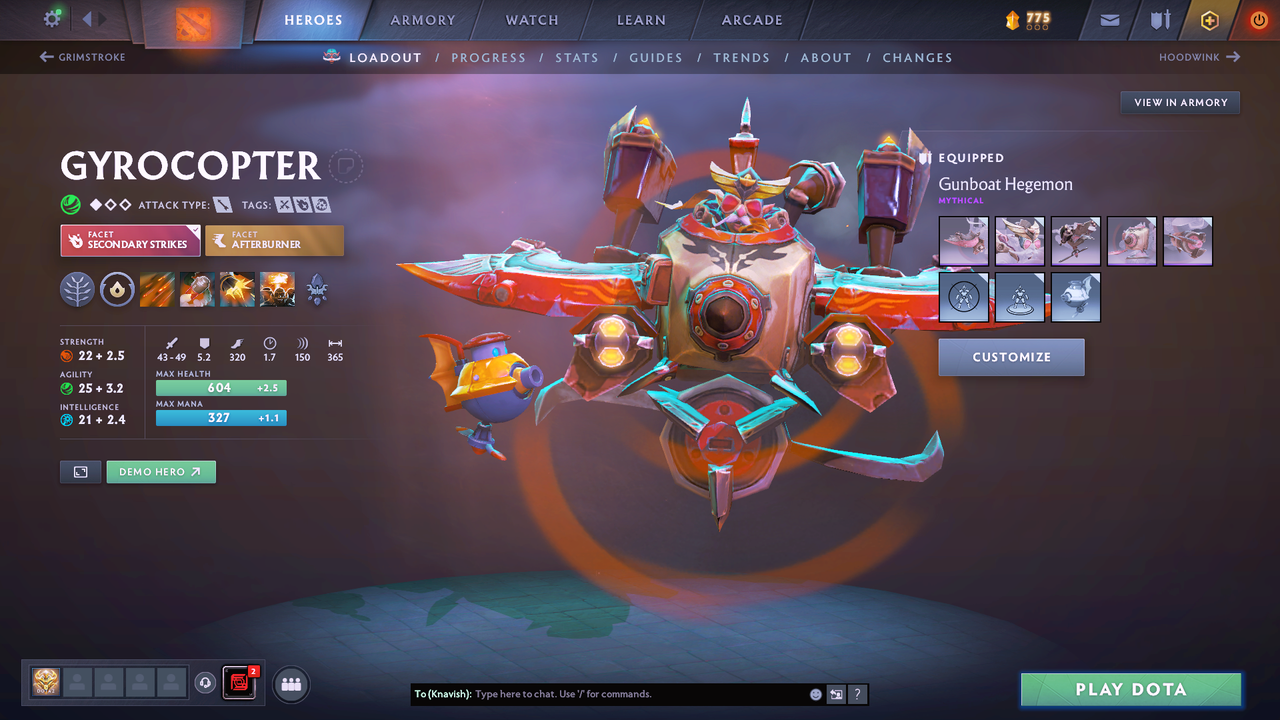Click the power/exit icon
Viewport: 1280px width, 720px height.
tap(1258, 19)
